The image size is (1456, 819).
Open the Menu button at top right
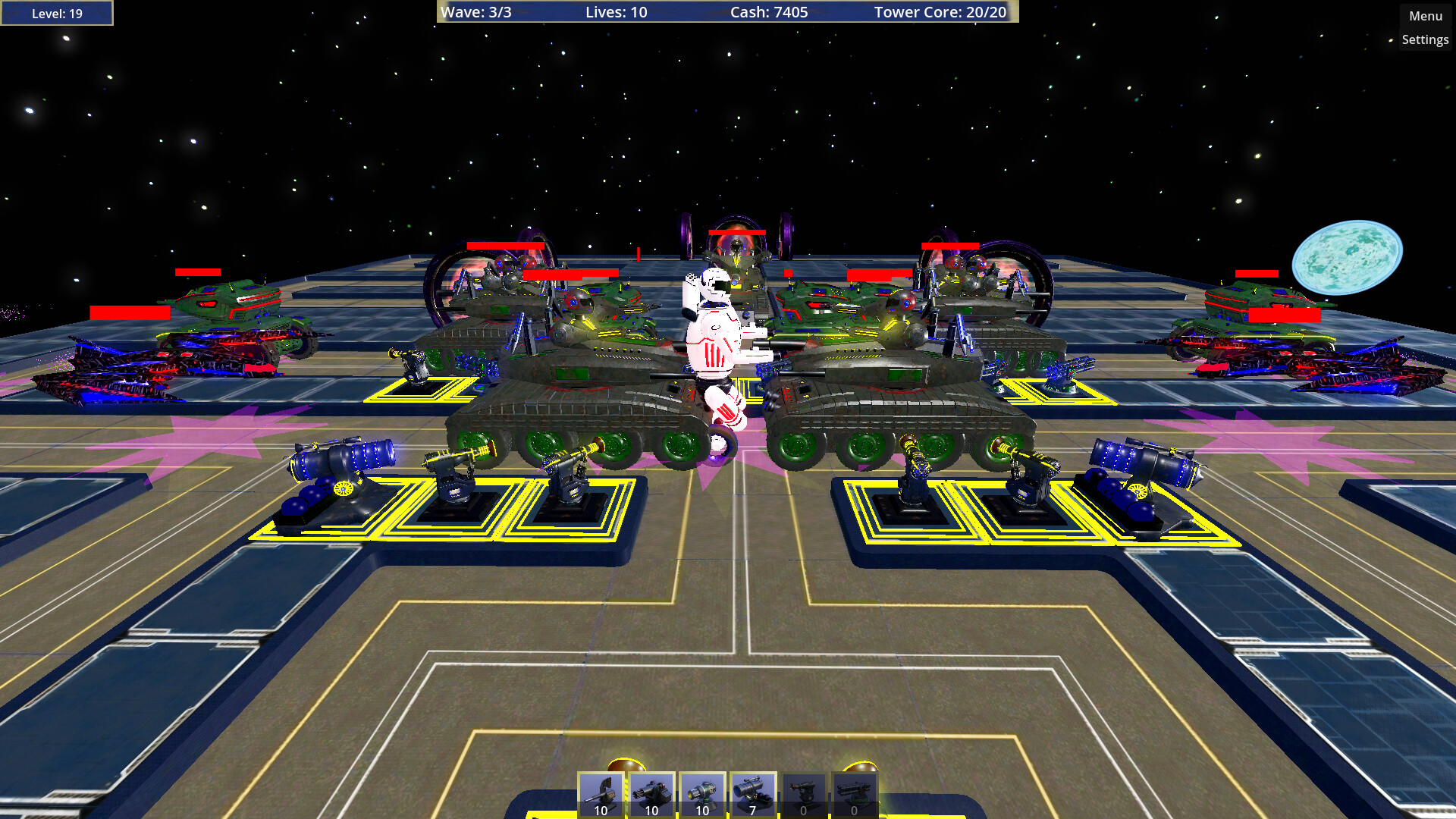[x=1424, y=14]
